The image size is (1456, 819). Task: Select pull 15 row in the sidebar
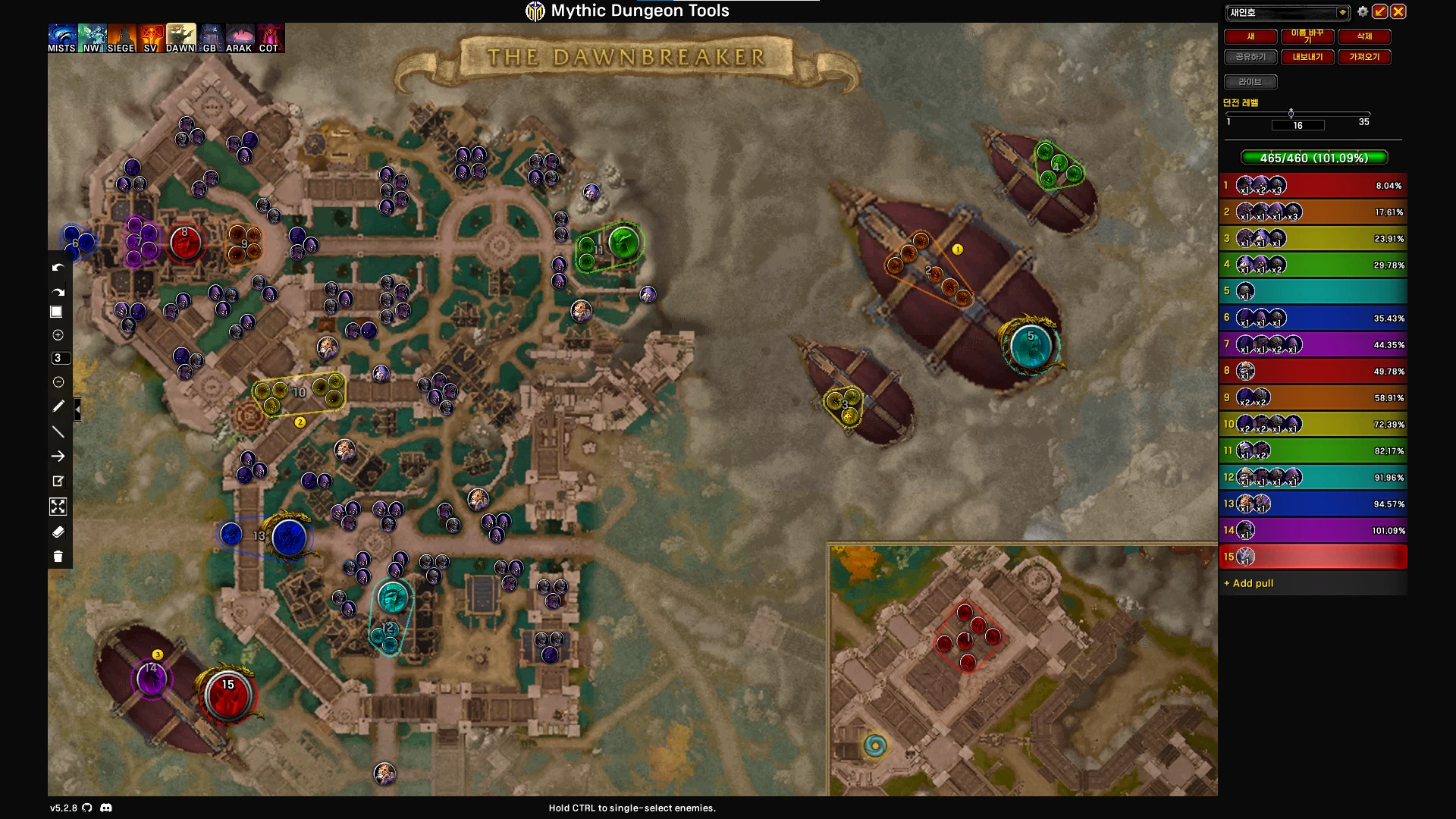click(1313, 557)
